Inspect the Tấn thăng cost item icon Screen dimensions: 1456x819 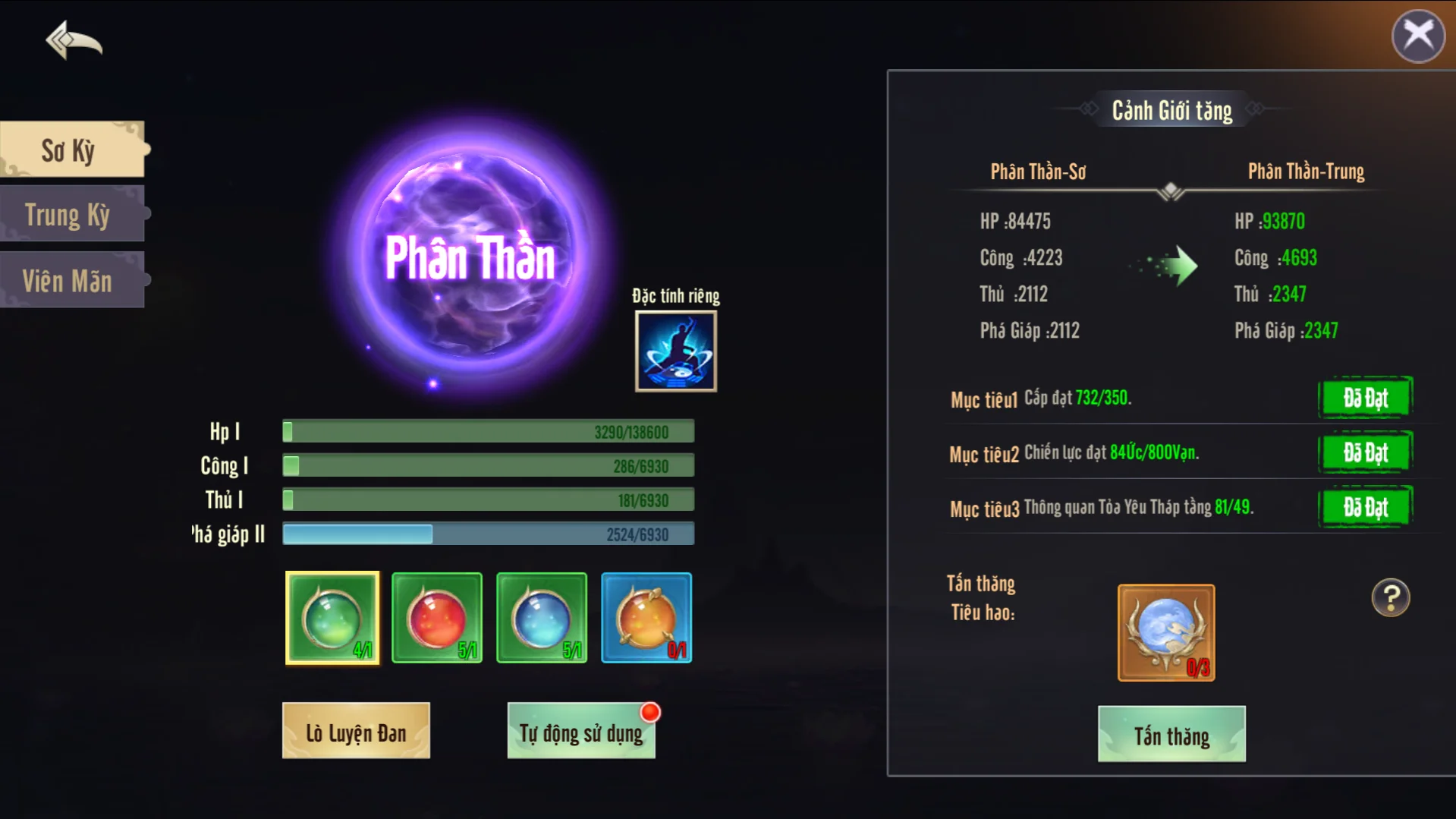coord(1166,632)
